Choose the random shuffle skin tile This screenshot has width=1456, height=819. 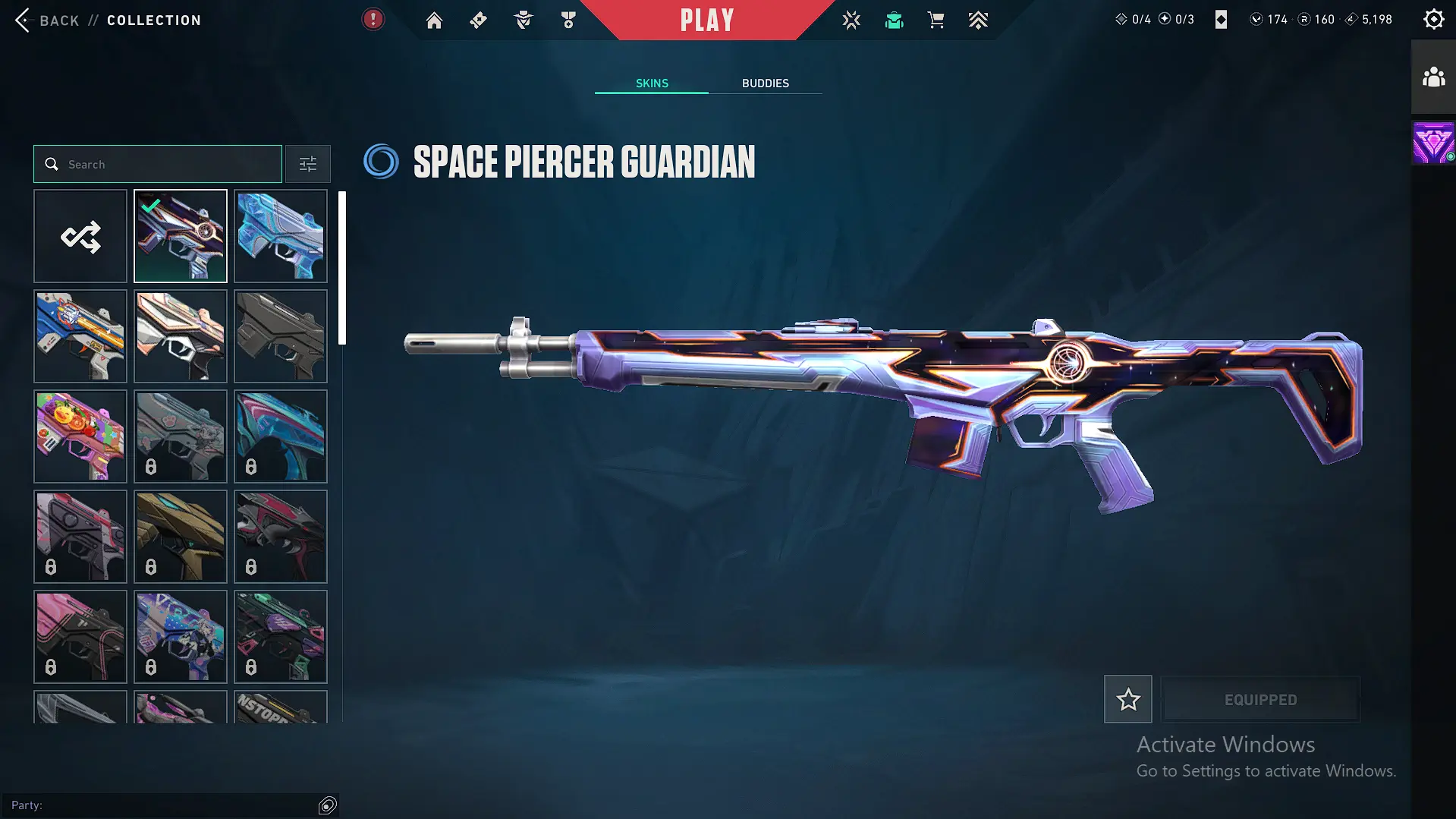pyautogui.click(x=80, y=236)
